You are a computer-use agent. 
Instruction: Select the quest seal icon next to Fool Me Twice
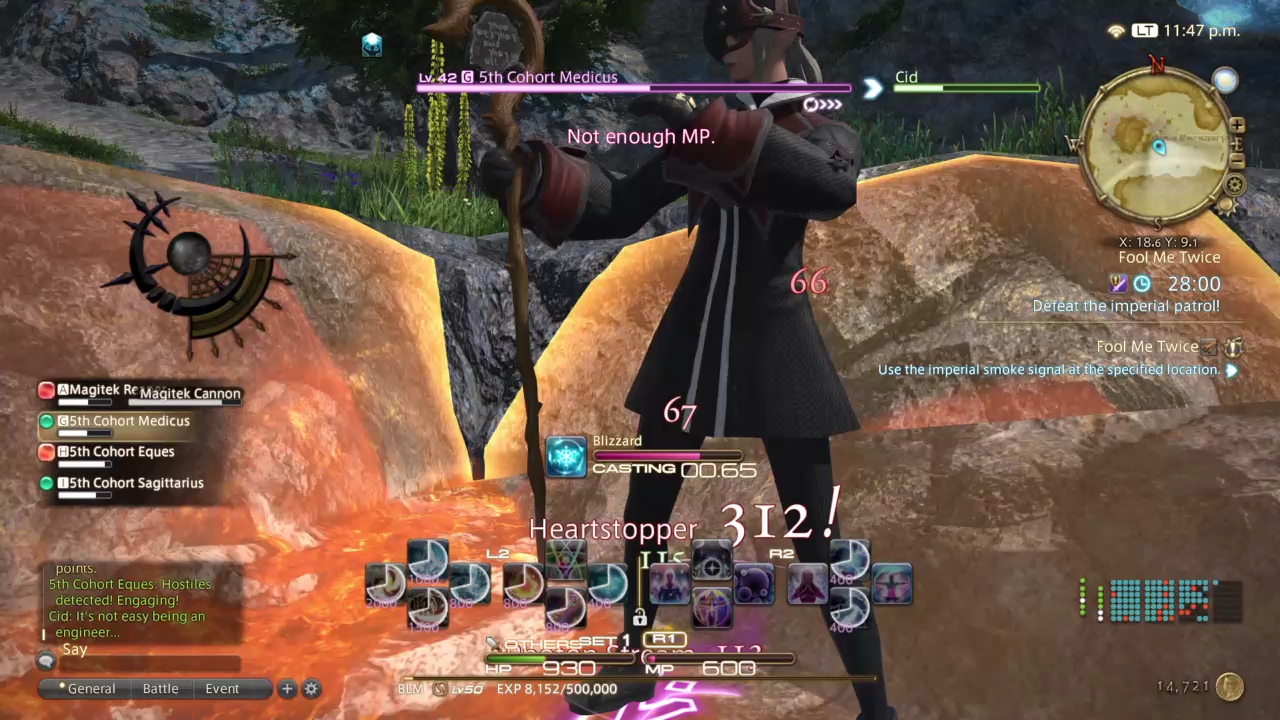[x=1232, y=348]
